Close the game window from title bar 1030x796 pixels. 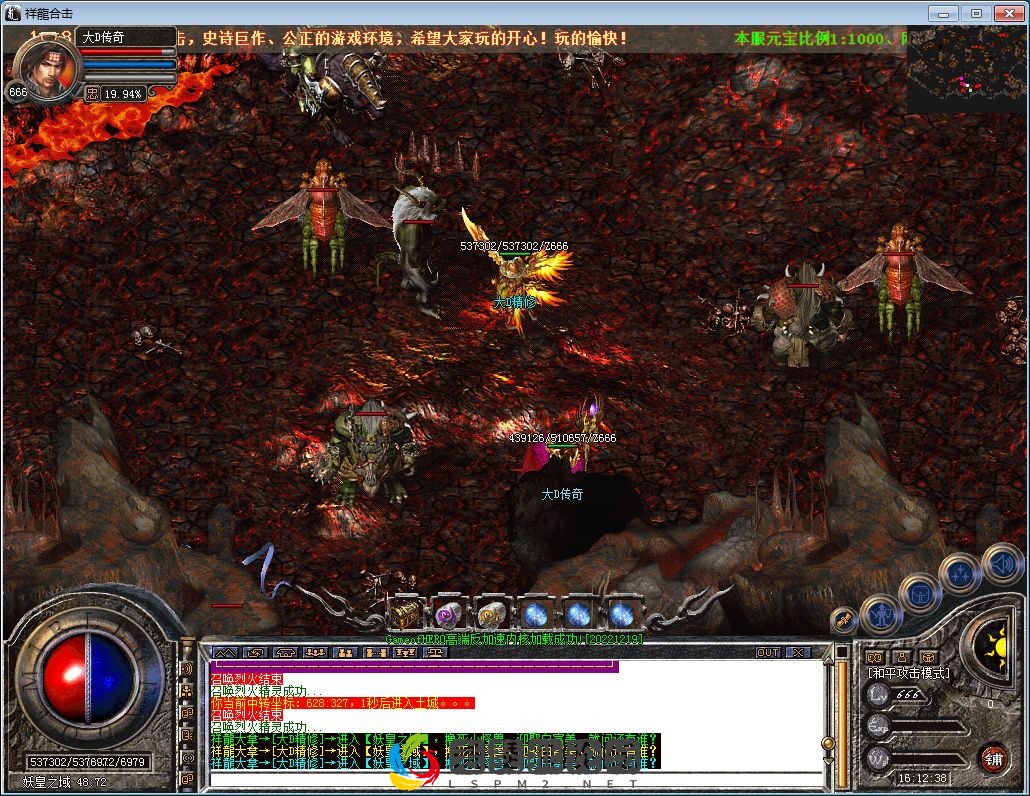(1008, 13)
